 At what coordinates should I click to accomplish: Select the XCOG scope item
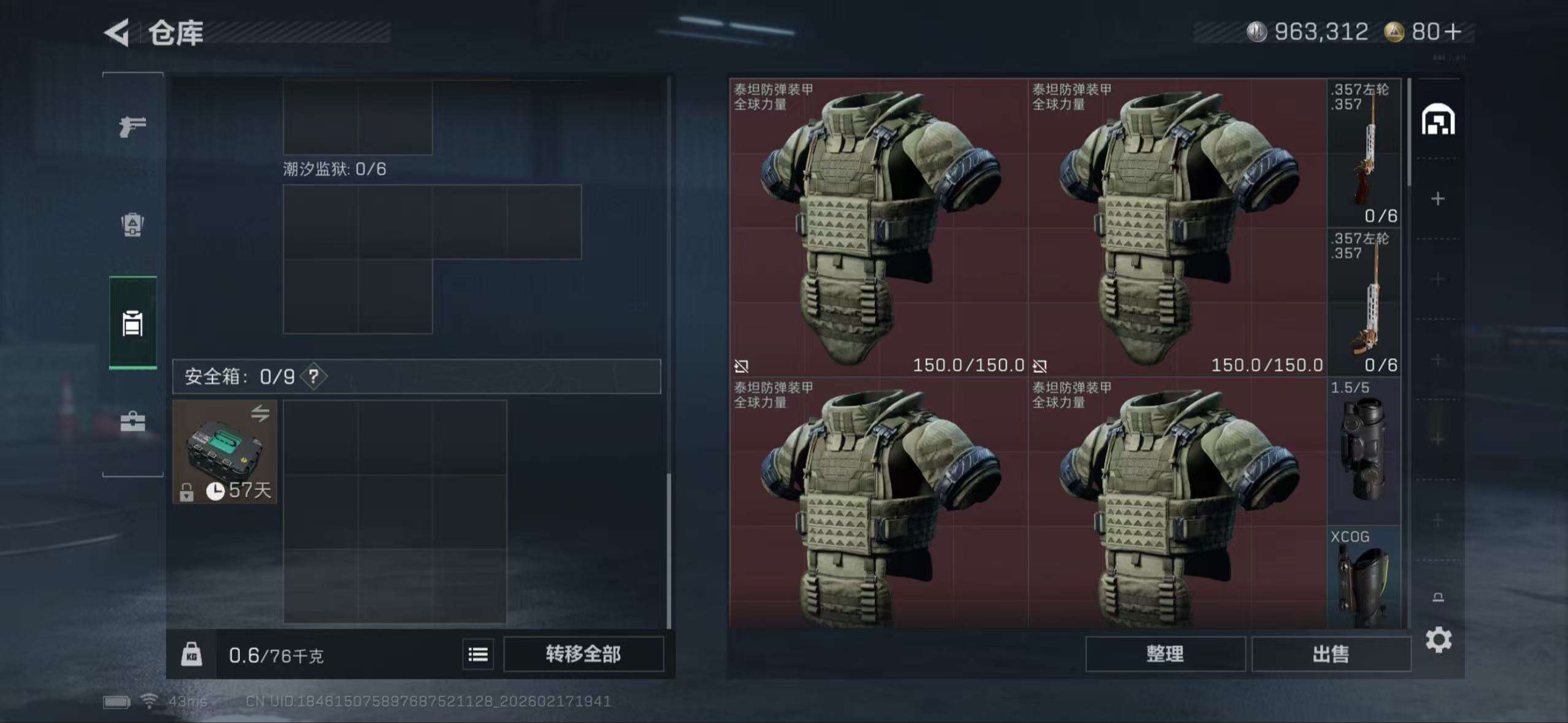1364,578
